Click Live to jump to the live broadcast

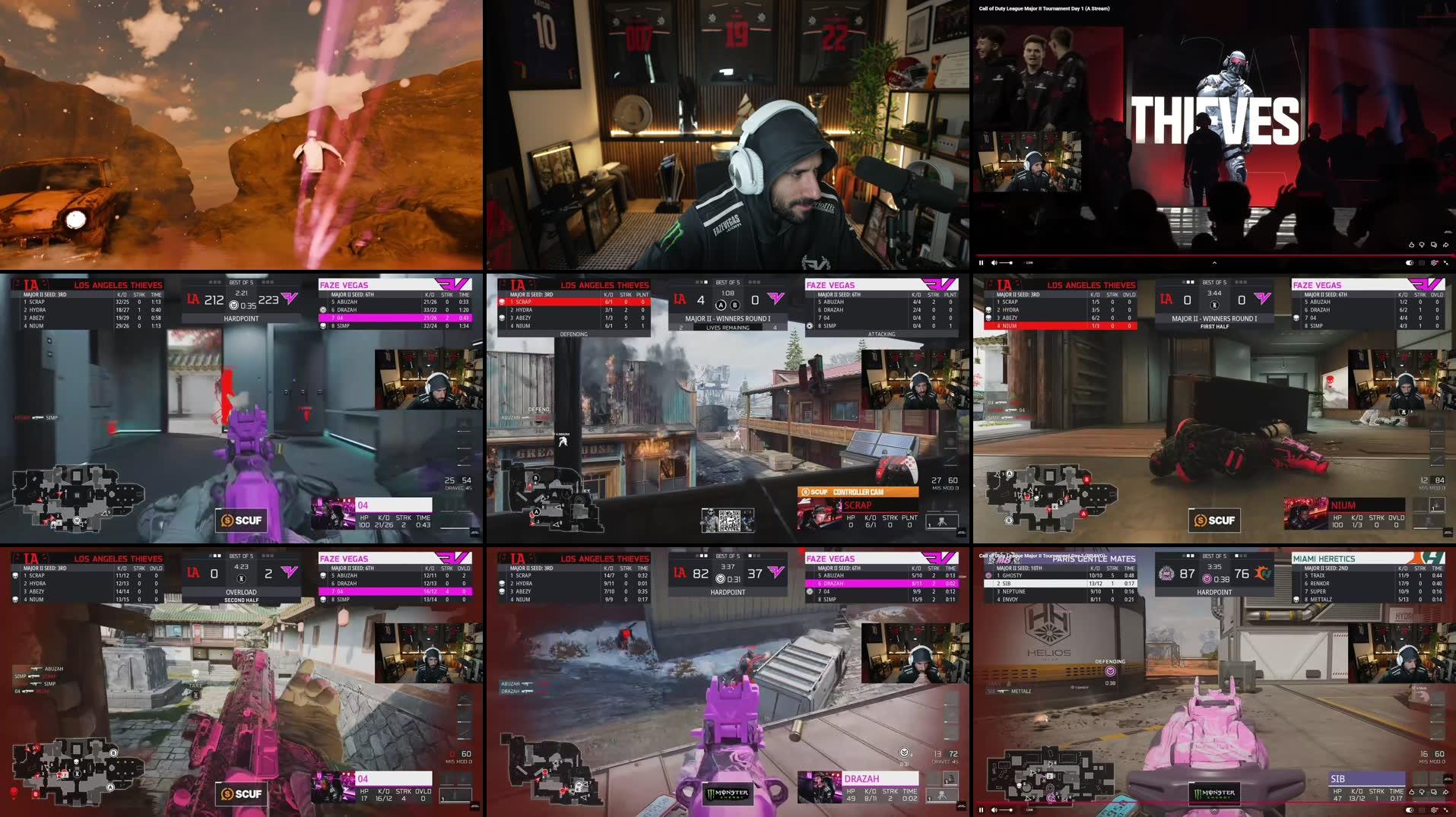[1029, 263]
